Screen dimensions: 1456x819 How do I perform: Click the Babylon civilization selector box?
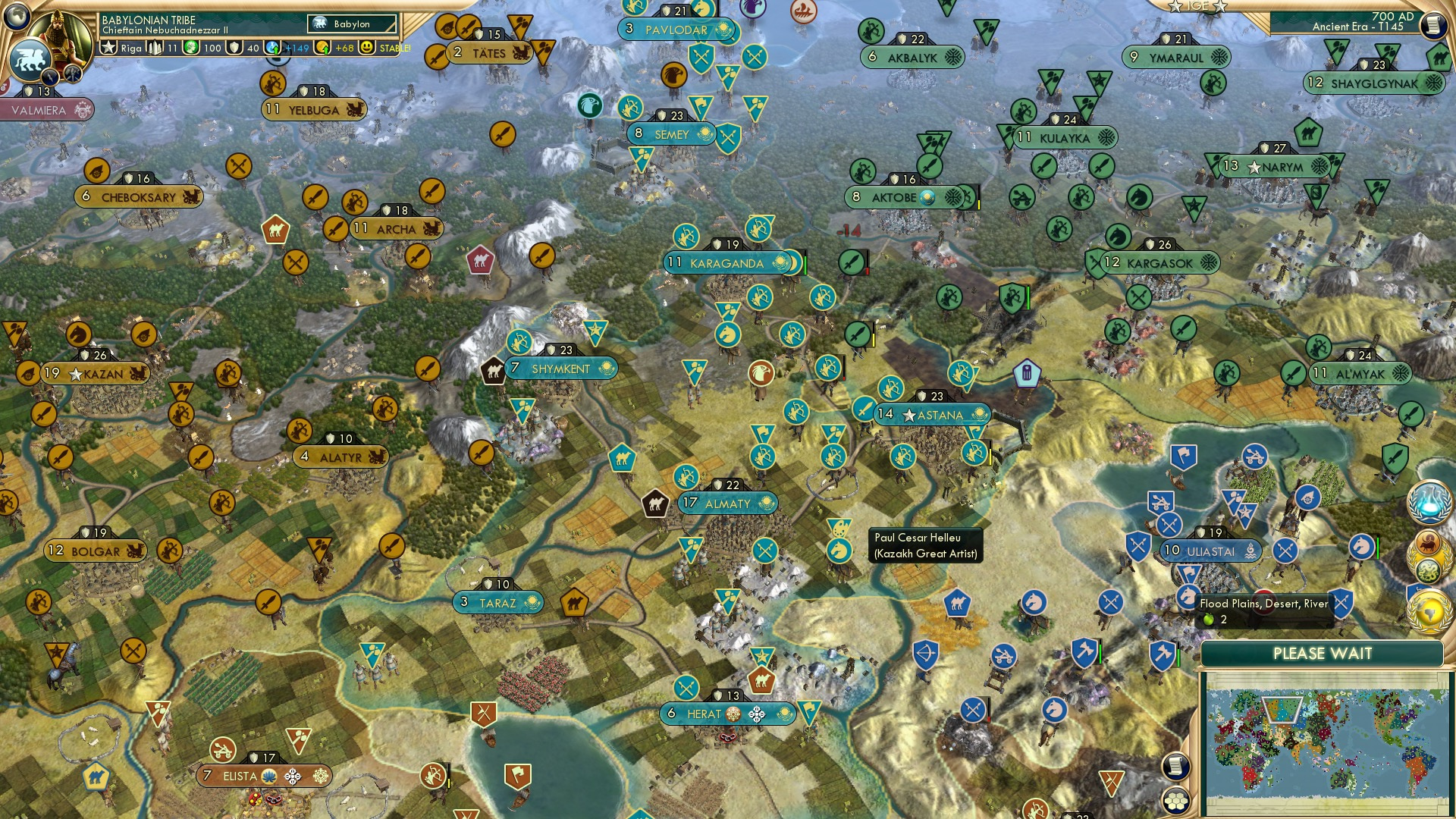pos(352,24)
